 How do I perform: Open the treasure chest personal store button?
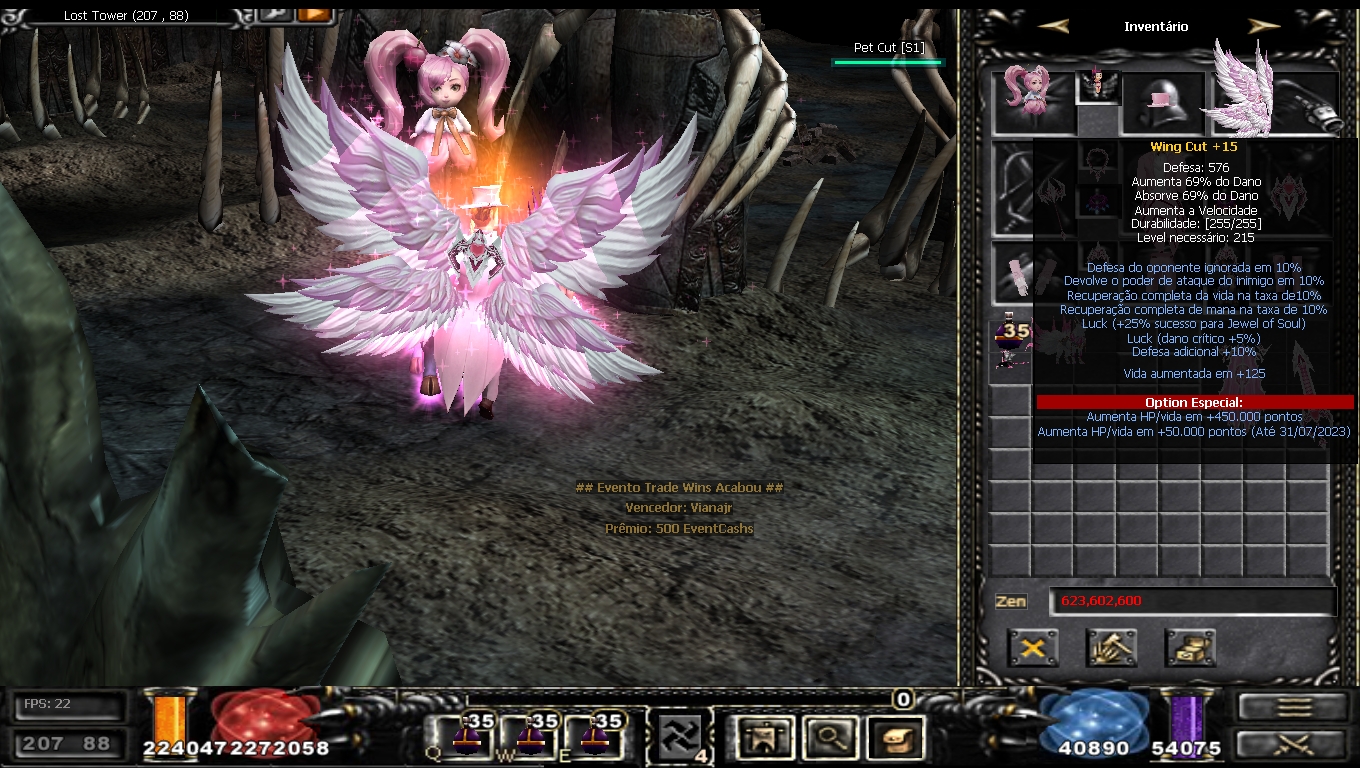coord(1190,648)
